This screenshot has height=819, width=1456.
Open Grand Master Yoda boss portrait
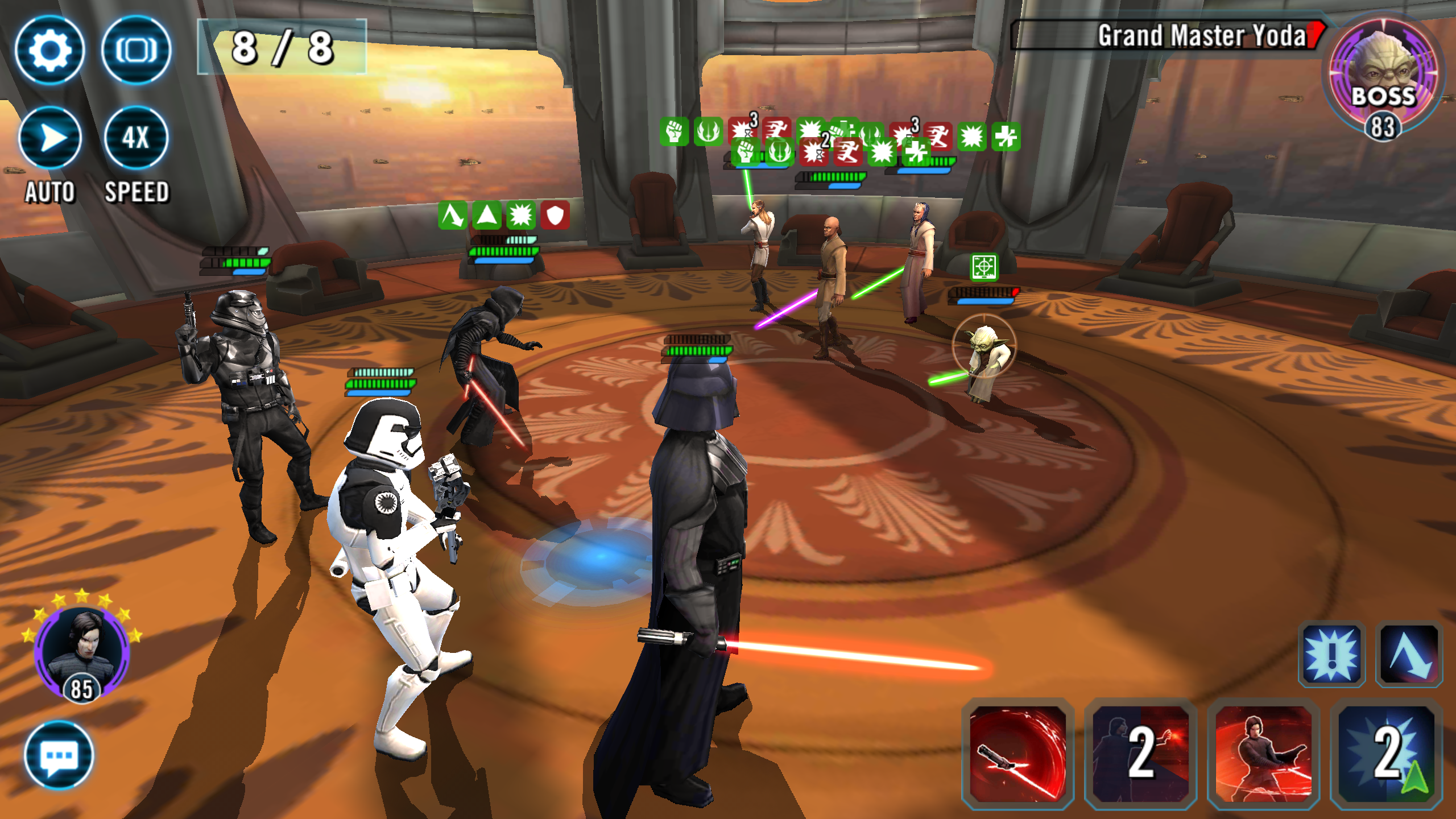1383,74
